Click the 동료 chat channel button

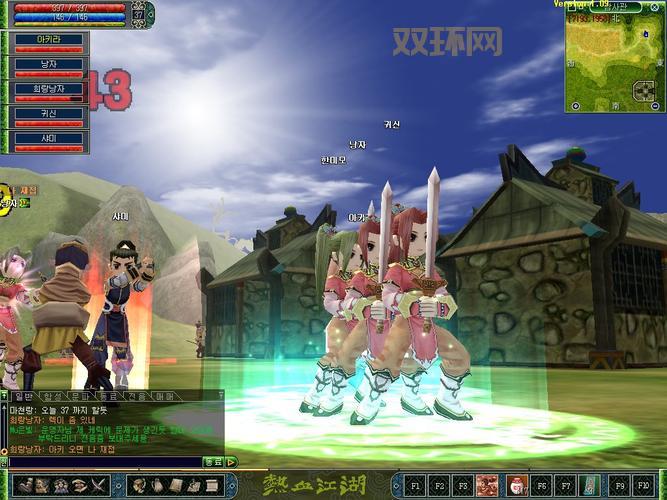(212, 462)
